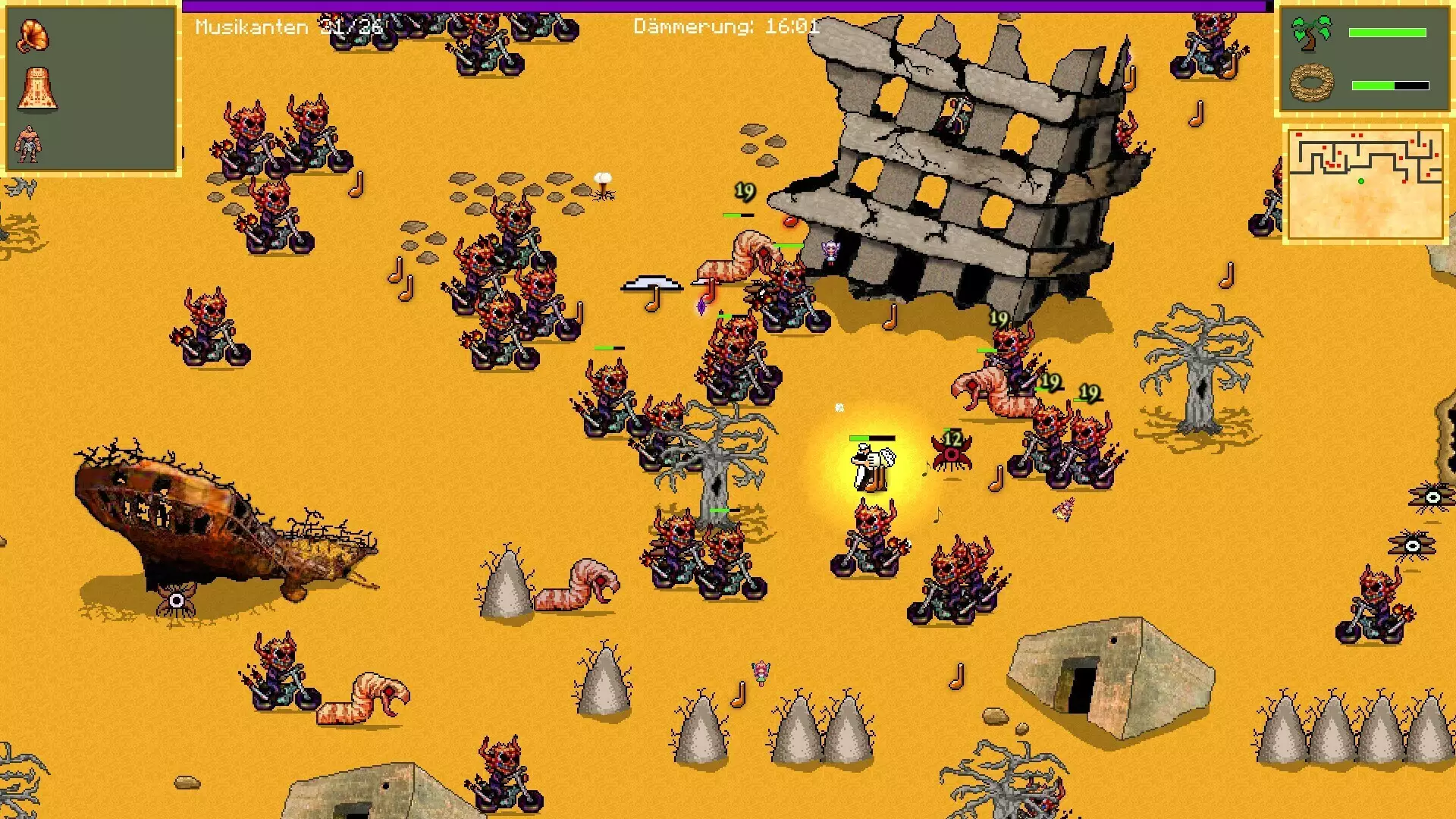Click the bell item icon
This screenshot has height=819, width=1456.
click(x=36, y=89)
